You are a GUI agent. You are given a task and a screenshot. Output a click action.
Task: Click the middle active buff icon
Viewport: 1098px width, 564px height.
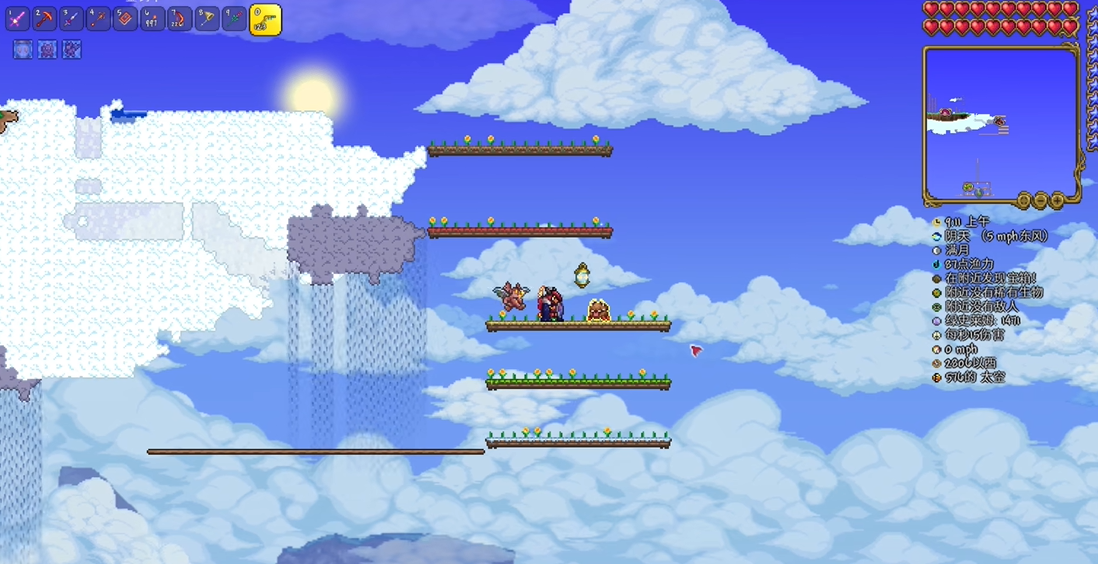(47, 49)
